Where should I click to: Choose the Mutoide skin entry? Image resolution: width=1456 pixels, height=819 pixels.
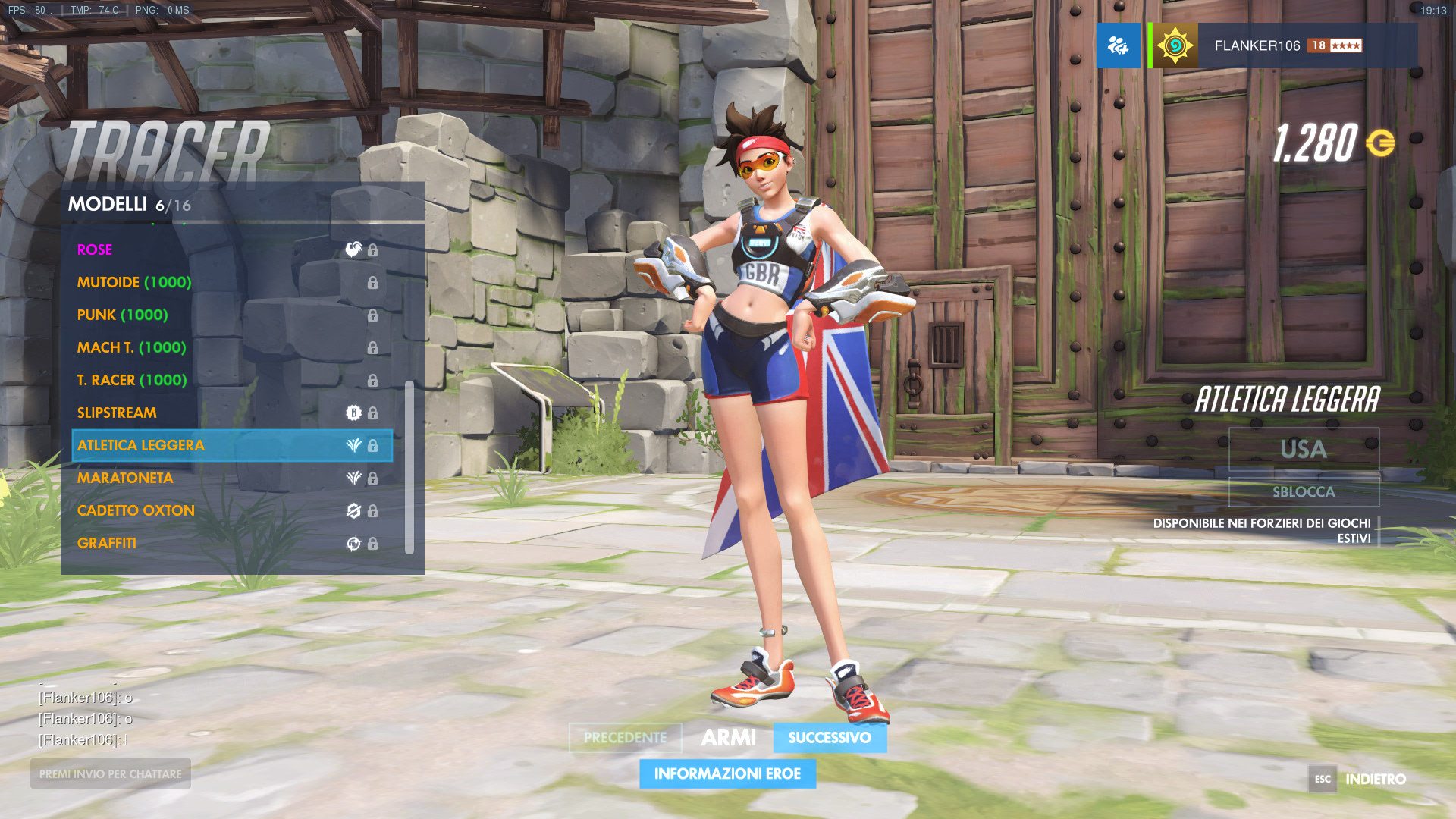point(227,282)
